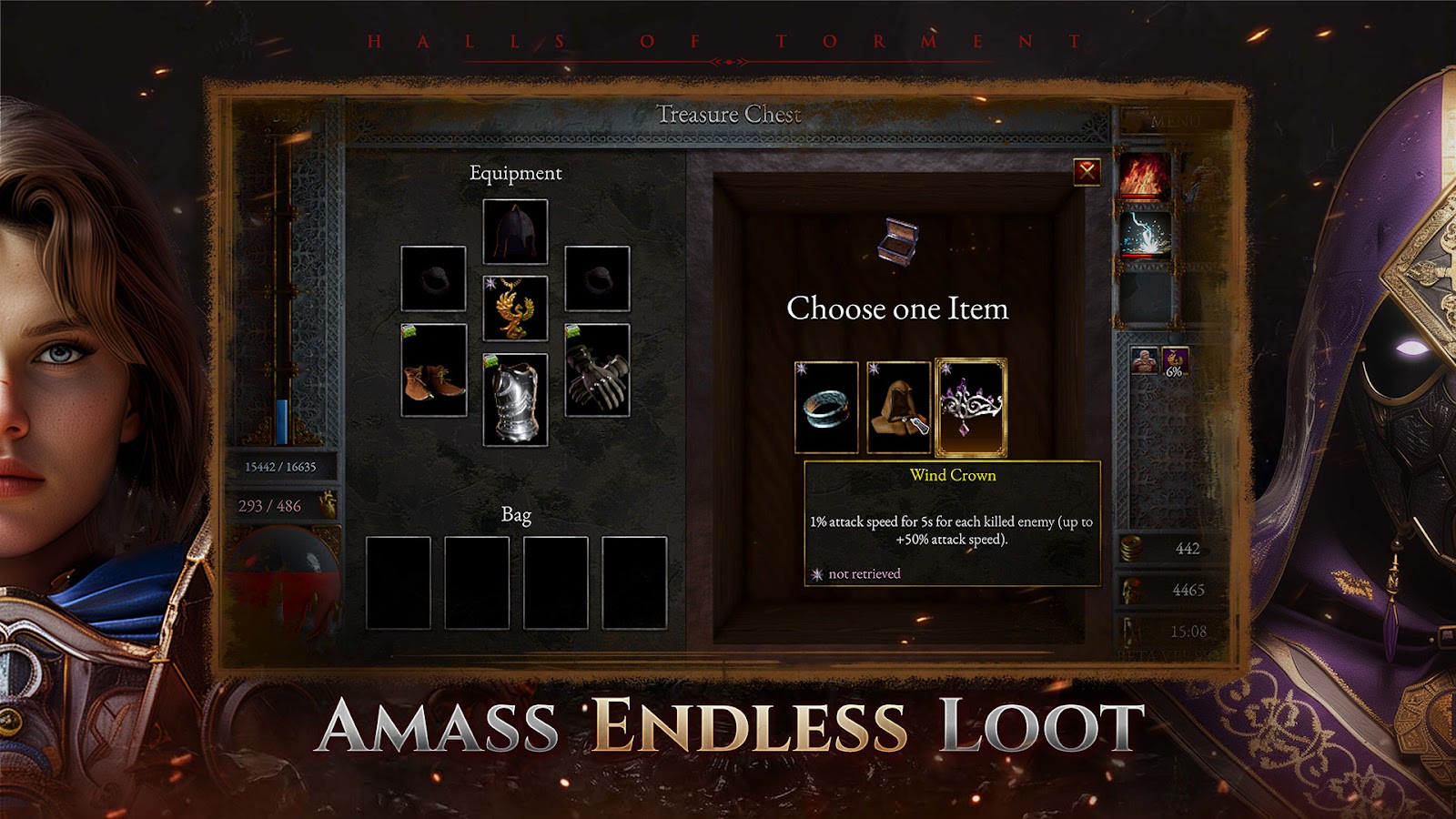Pick the brown hooded cloak item
1456x819 pixels.
click(x=898, y=407)
